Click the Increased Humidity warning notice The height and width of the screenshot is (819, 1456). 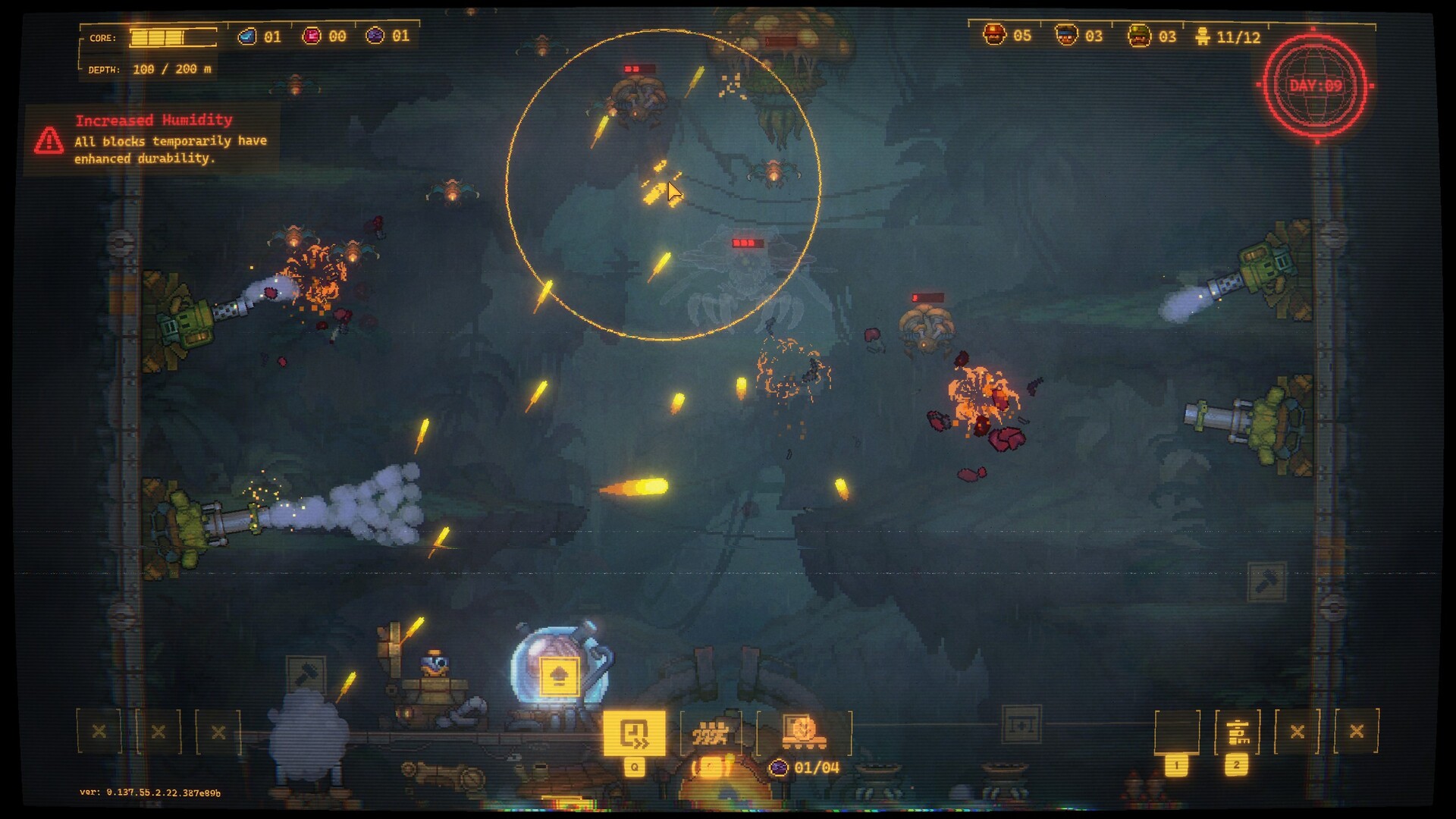pyautogui.click(x=153, y=140)
